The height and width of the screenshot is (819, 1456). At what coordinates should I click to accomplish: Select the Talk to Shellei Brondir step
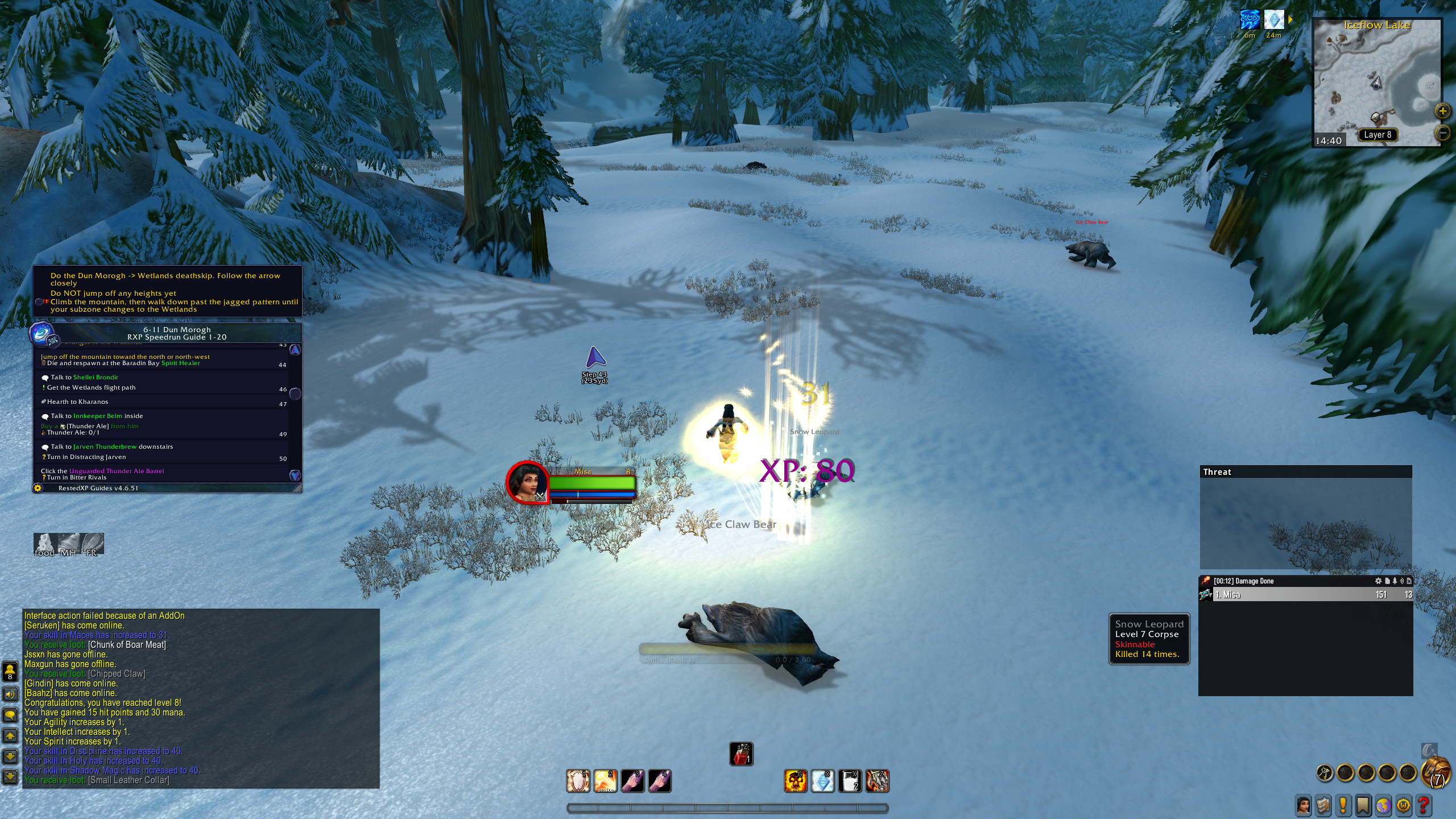(84, 377)
